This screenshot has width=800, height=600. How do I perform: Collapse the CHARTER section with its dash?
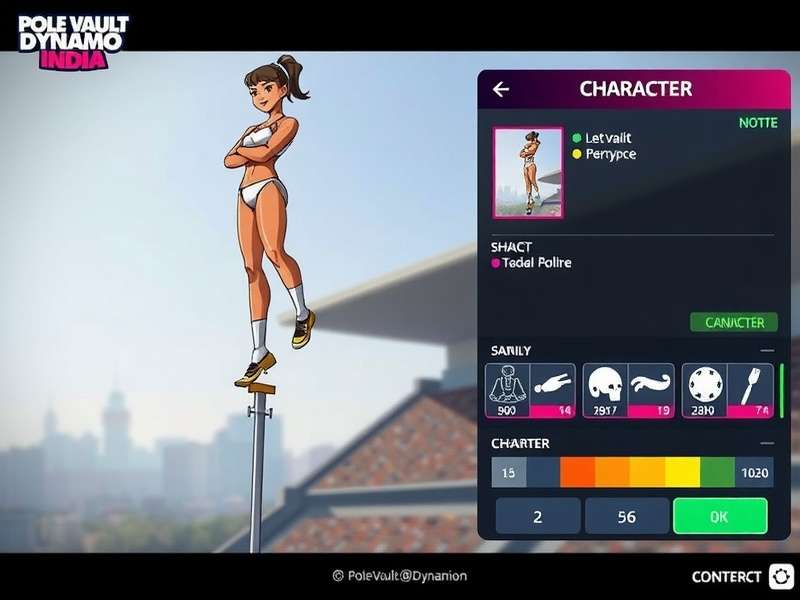tap(767, 443)
